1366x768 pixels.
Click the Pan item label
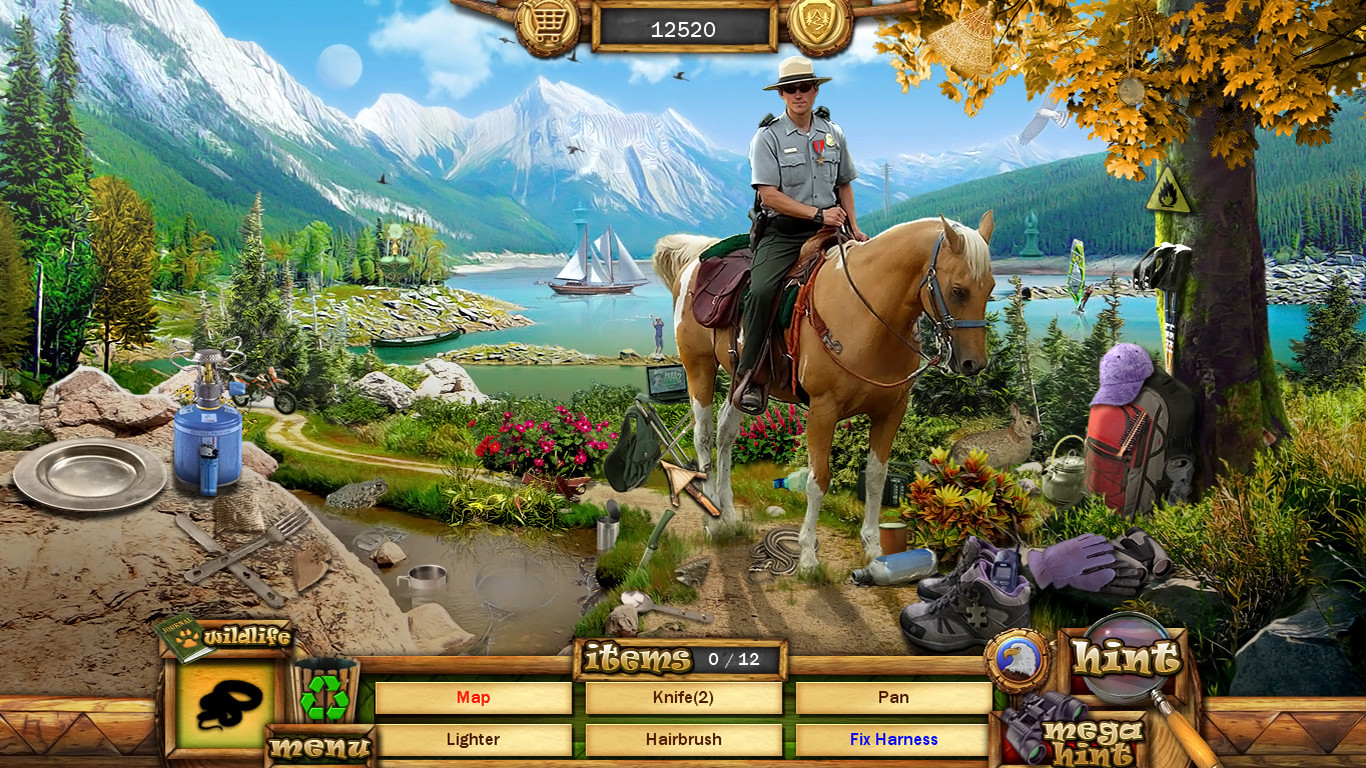(895, 697)
